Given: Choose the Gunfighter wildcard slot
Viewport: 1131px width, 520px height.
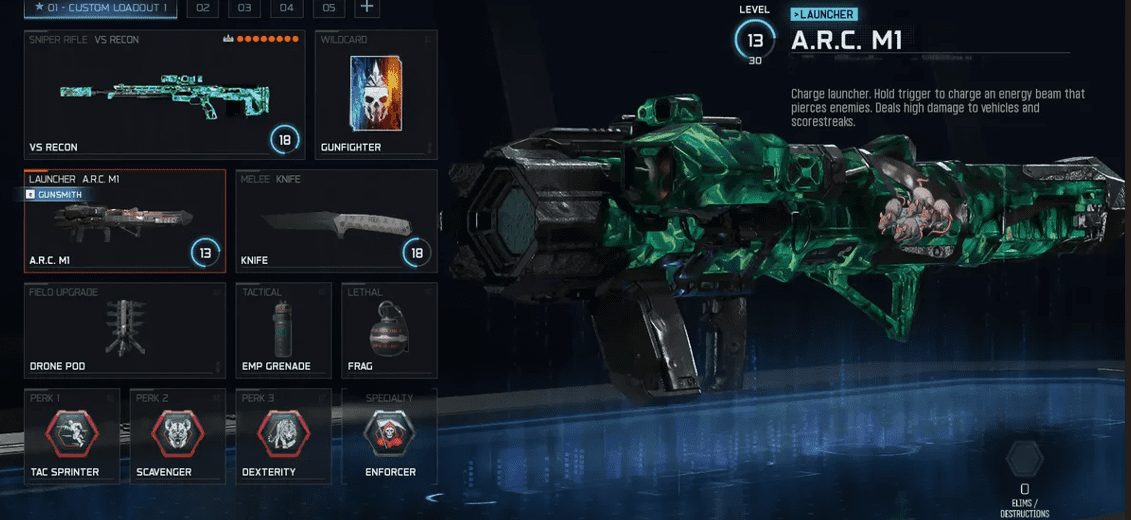Looking at the screenshot, I should [375, 95].
